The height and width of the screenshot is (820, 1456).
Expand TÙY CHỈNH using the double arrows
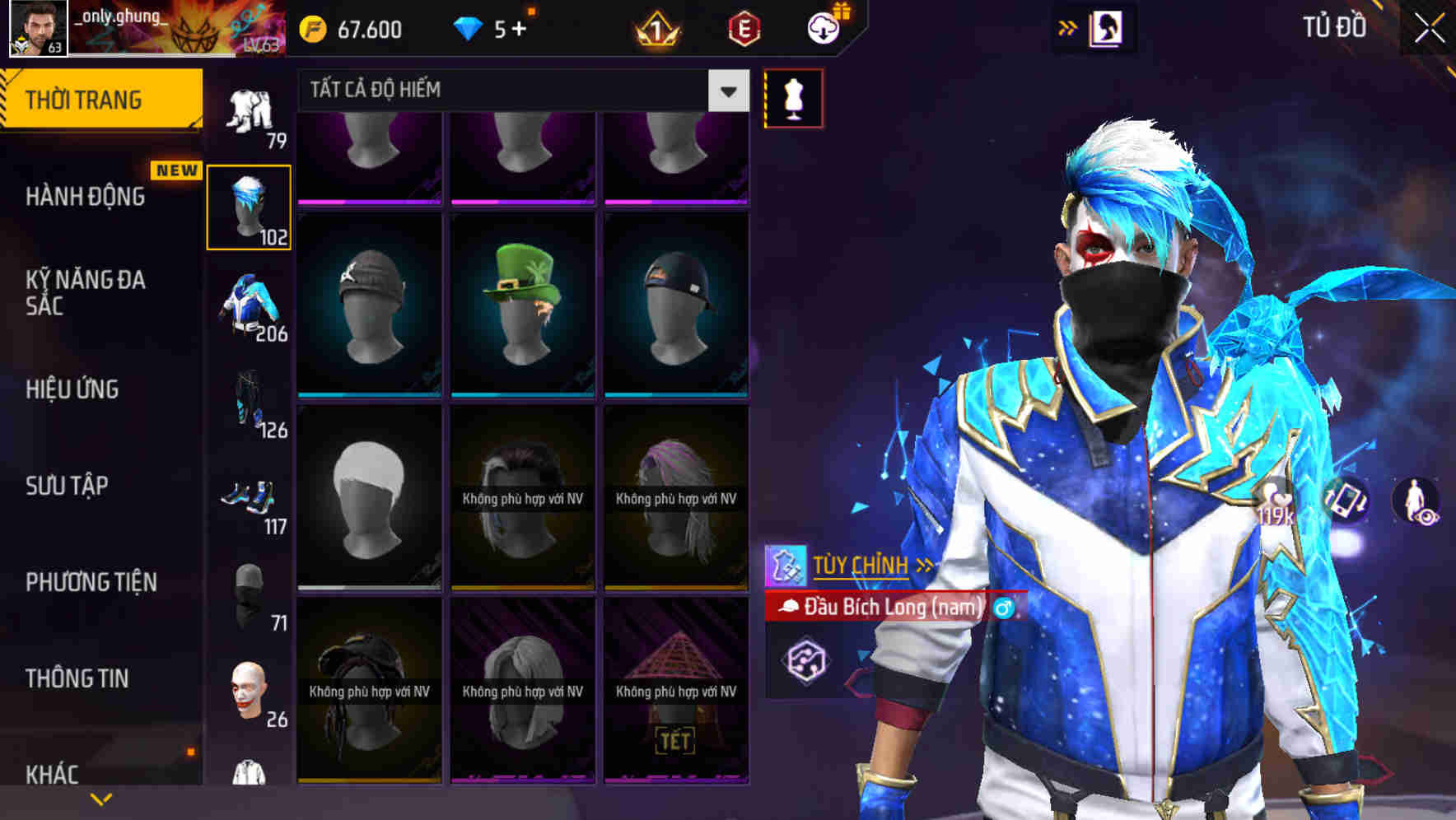pos(924,565)
